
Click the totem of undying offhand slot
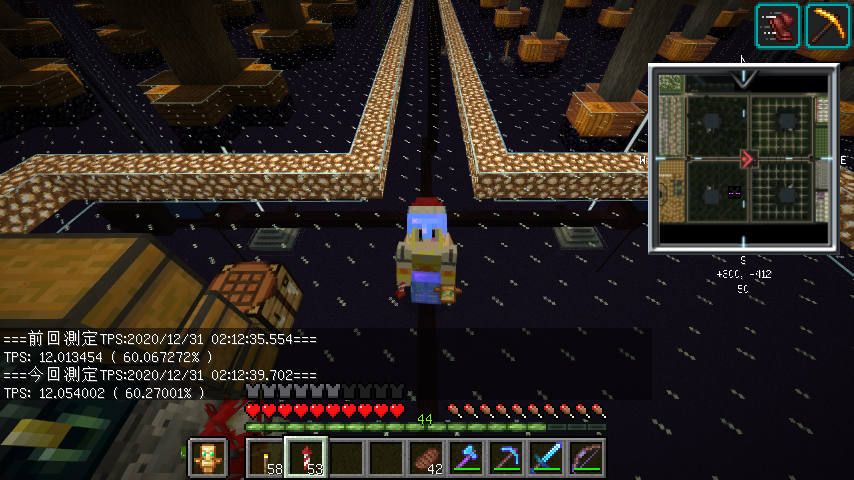coord(207,458)
